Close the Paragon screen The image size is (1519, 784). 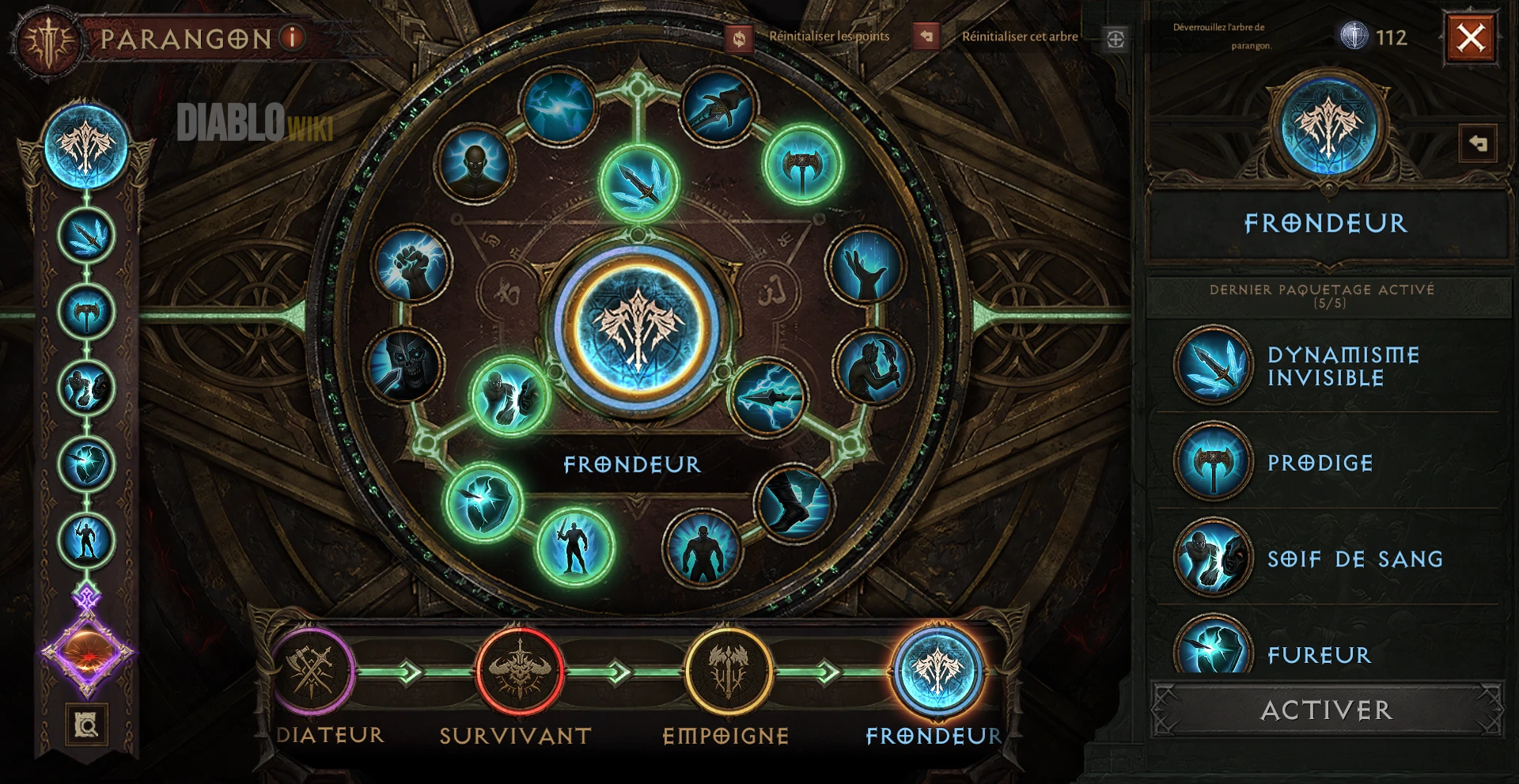(x=1471, y=37)
